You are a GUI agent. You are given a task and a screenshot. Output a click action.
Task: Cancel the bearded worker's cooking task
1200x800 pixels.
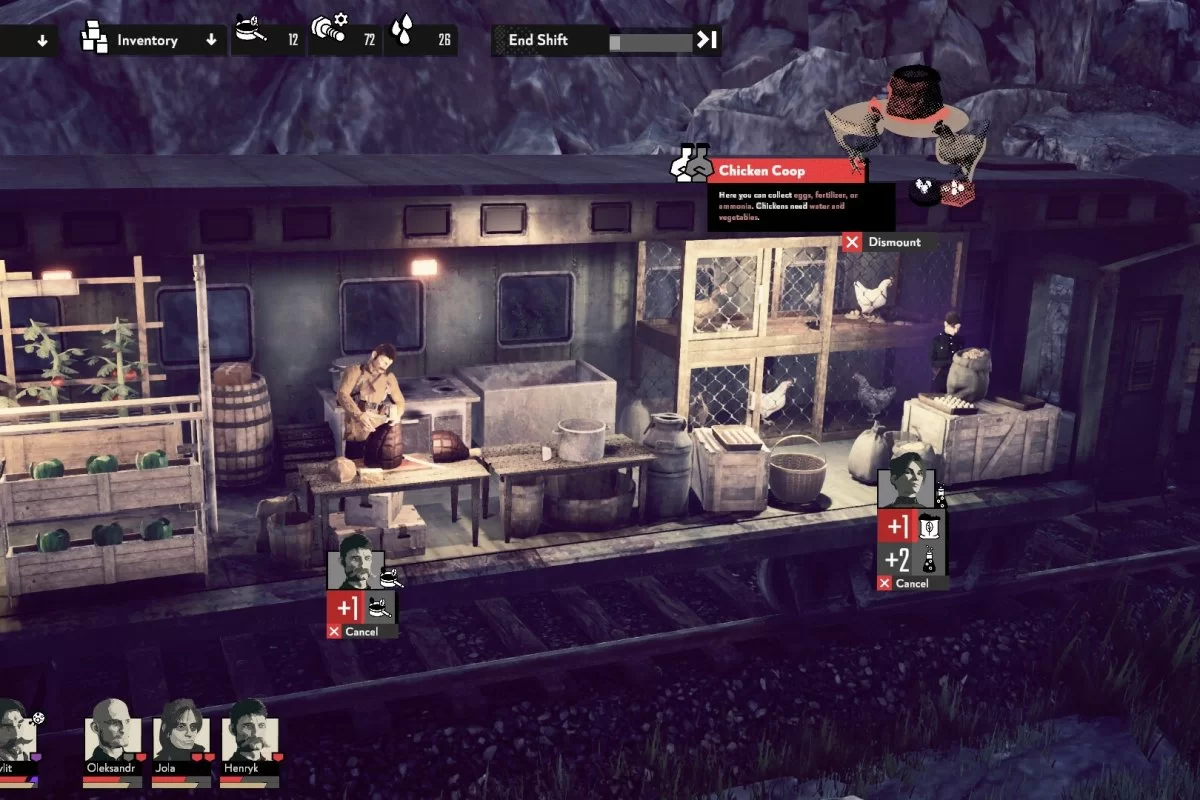pos(361,632)
